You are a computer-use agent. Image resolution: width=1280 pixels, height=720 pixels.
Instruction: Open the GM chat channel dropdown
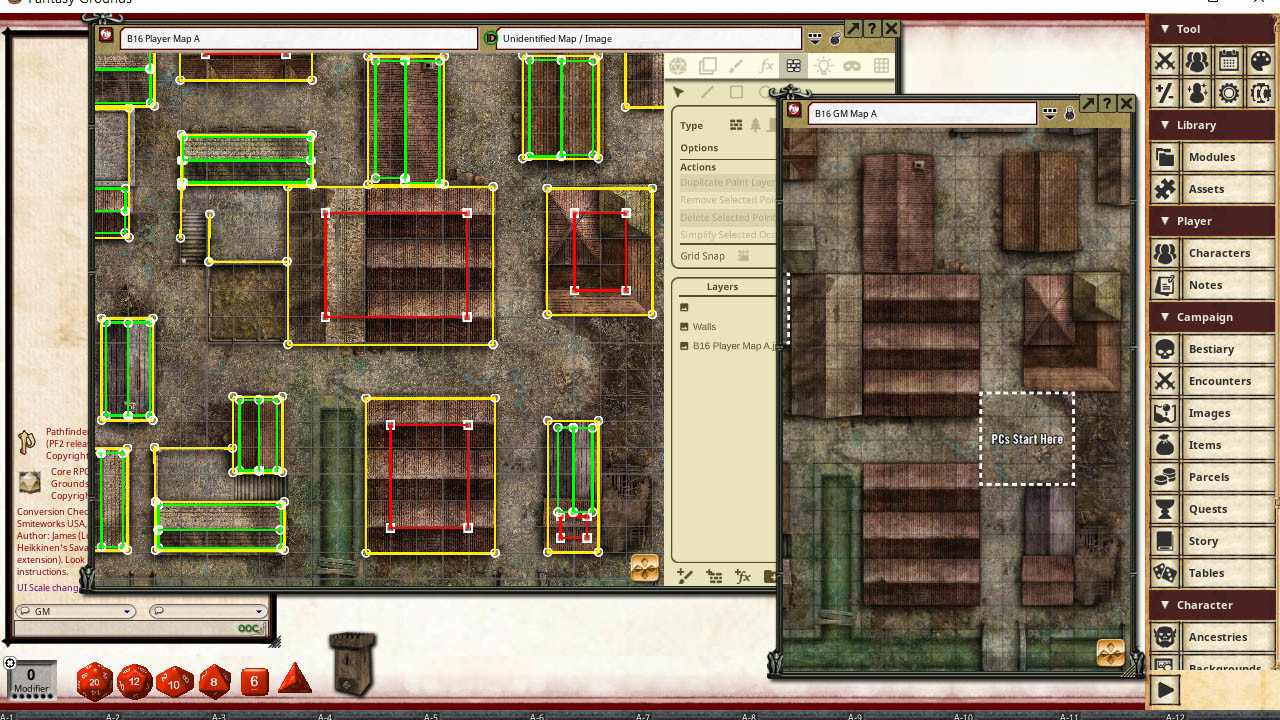click(126, 611)
